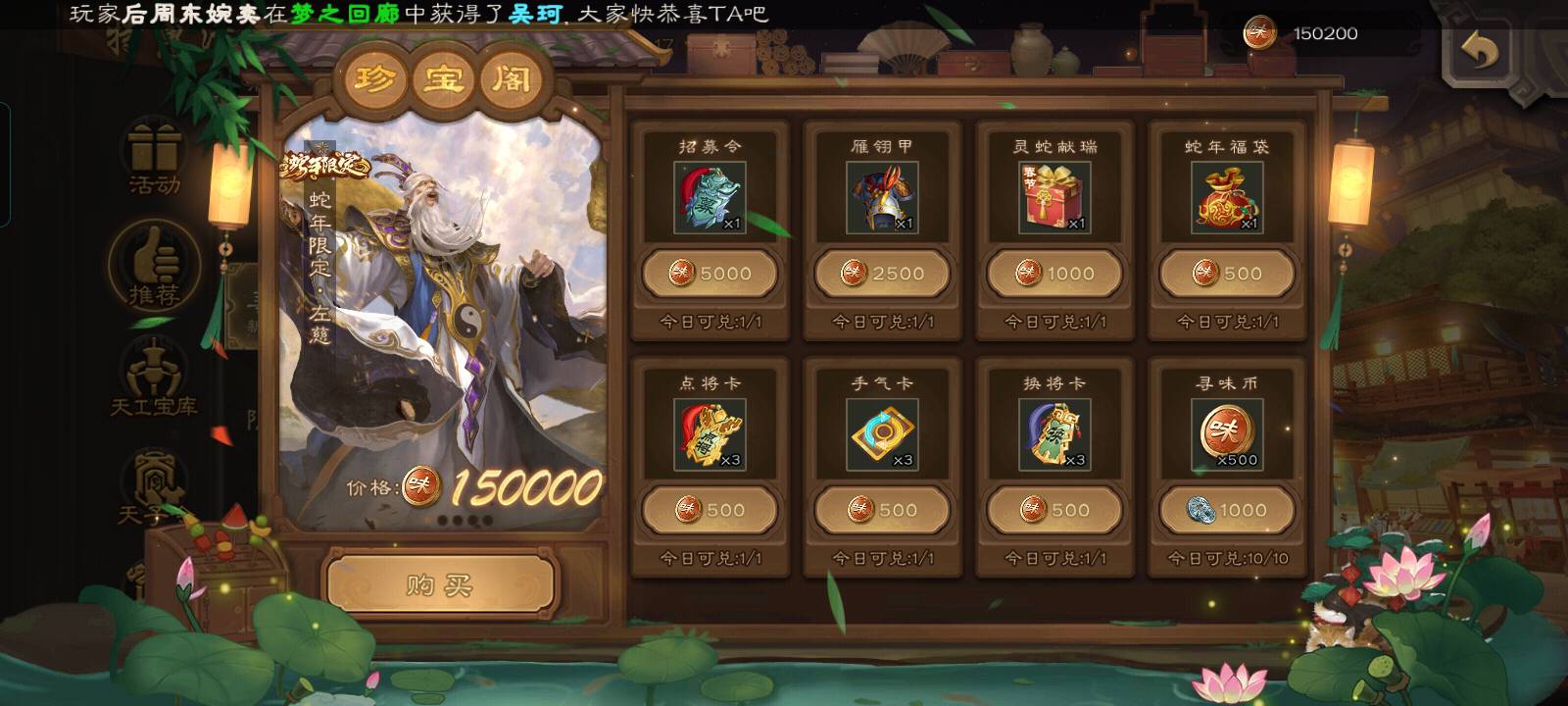Open the 天工宝库 menu

(154, 378)
